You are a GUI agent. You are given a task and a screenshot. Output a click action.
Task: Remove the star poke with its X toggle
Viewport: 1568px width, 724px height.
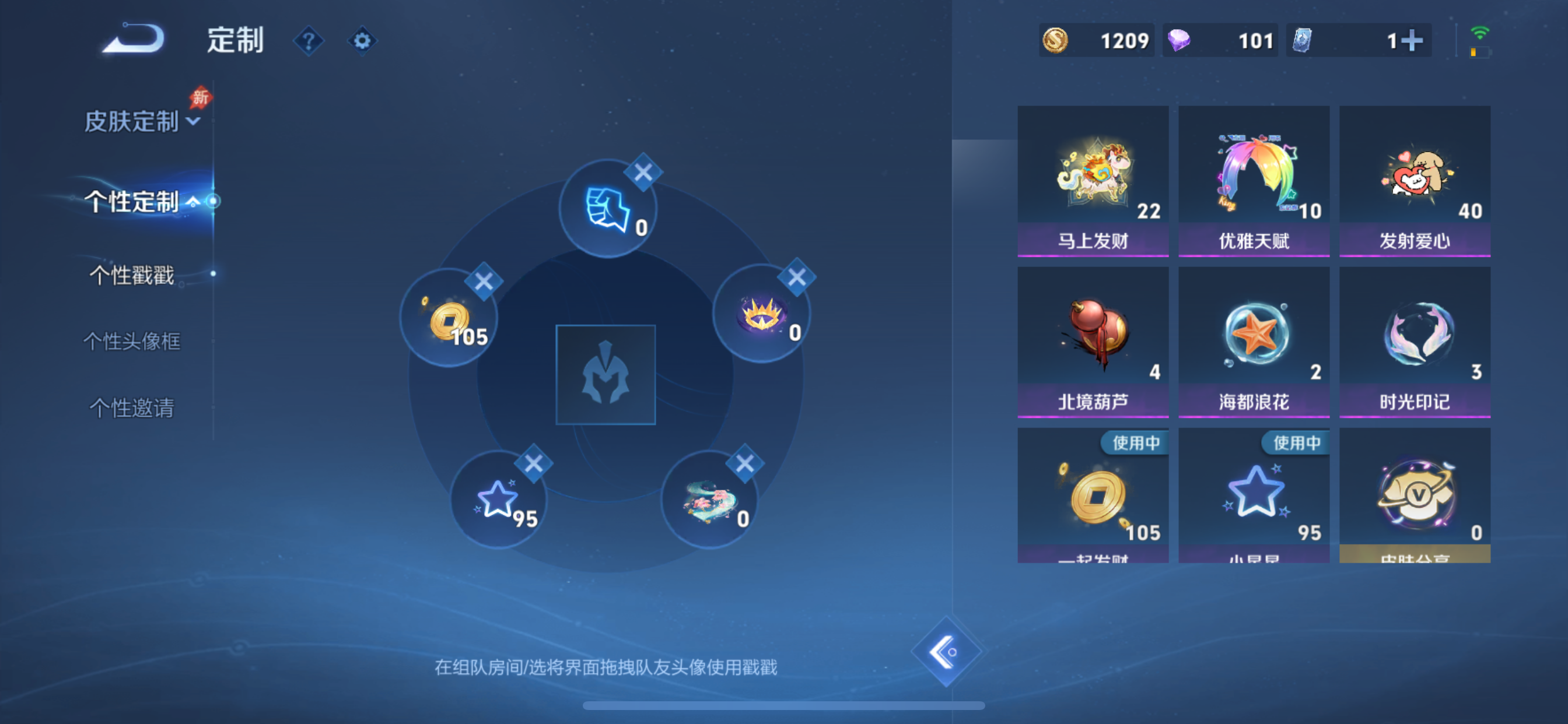[535, 462]
